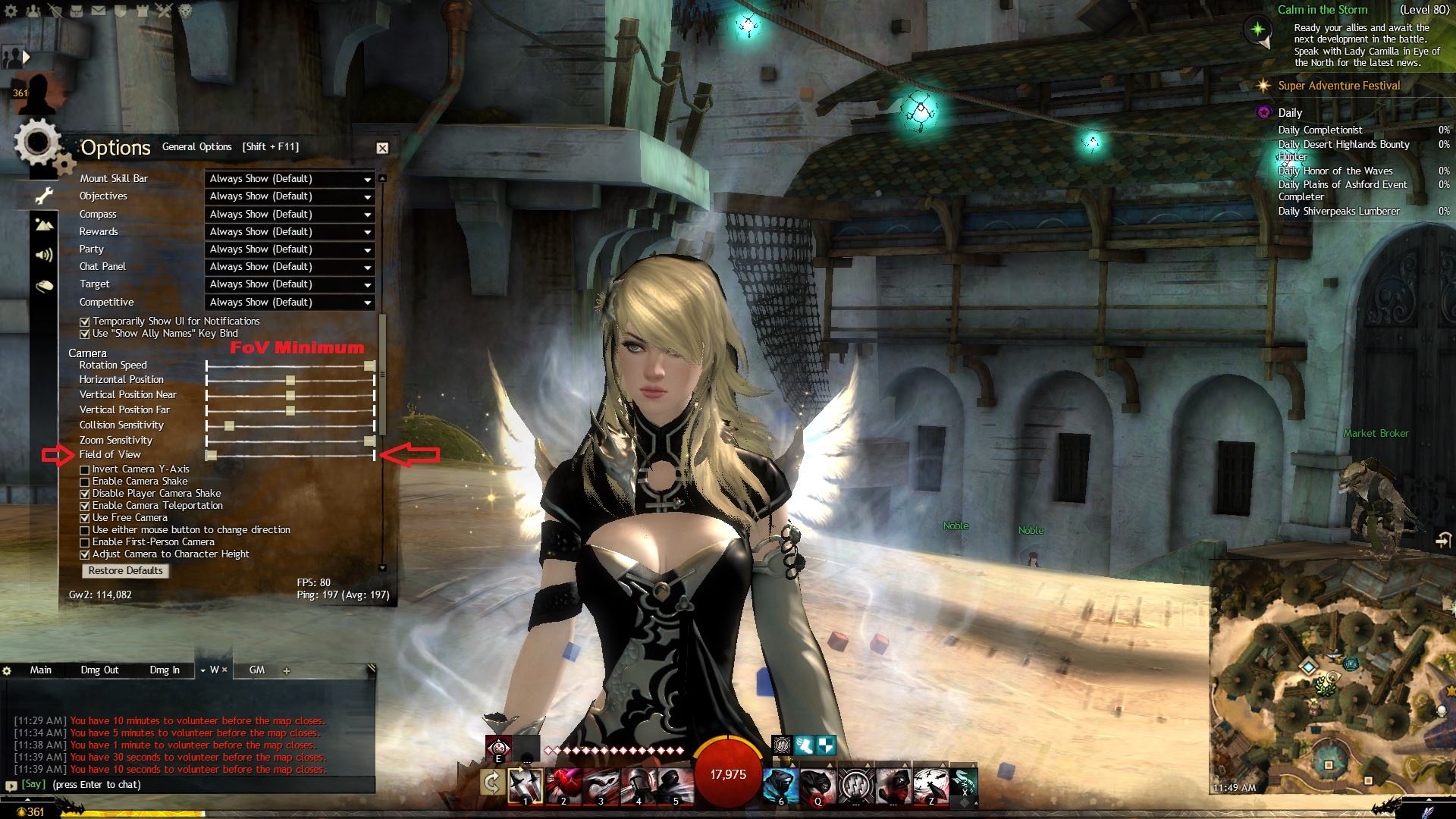
Task: Toggle Temporarily Show UI for Notifications
Action: pyautogui.click(x=85, y=322)
